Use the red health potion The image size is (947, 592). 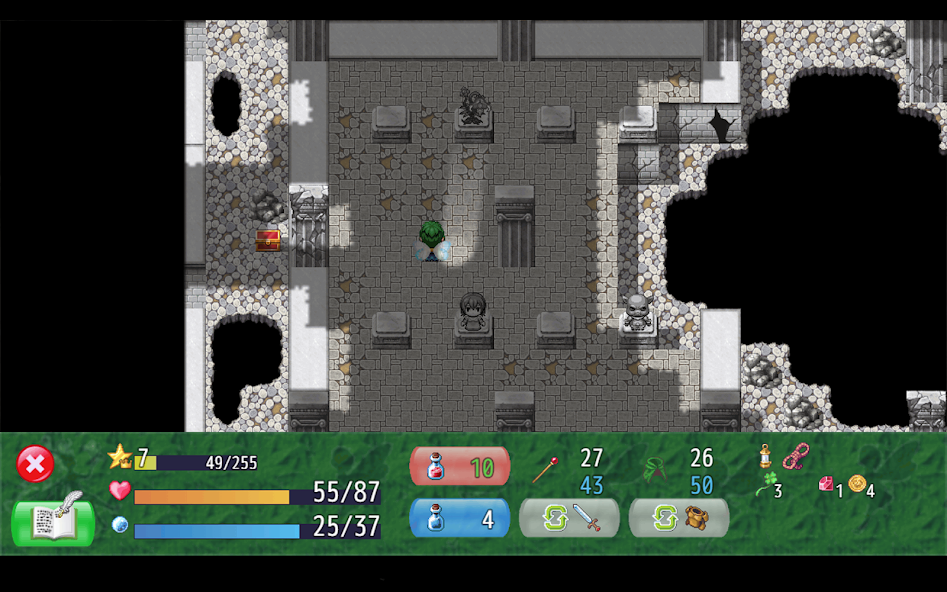click(x=459, y=467)
